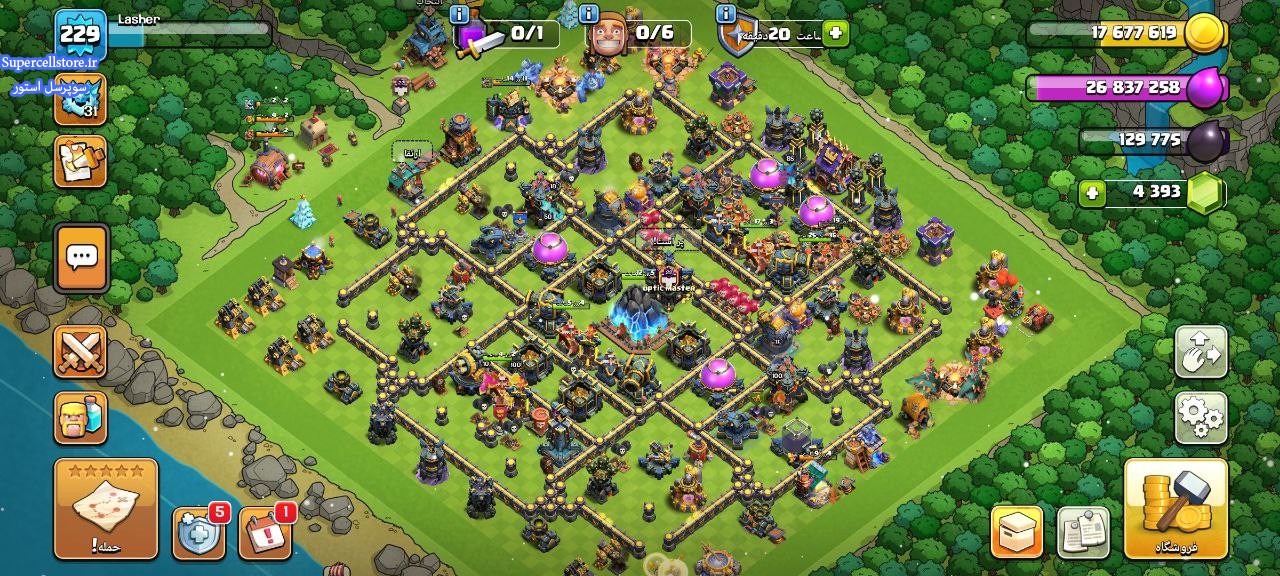Open the events calendar with 1 notification
This screenshot has height=576, width=1280.
[x=265, y=533]
